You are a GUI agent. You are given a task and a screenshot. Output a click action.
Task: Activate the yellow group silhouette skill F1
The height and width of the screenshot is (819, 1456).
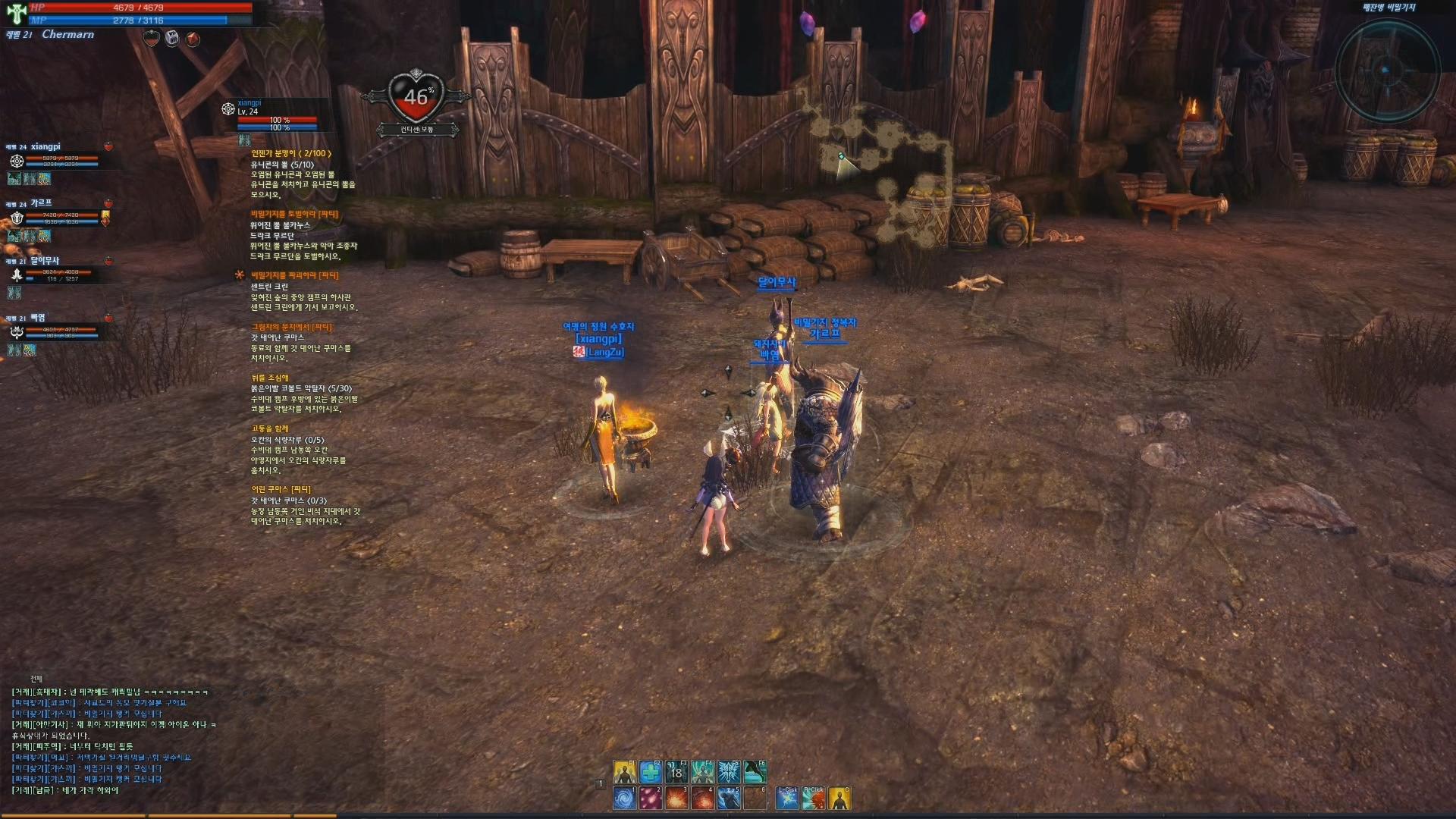625,772
